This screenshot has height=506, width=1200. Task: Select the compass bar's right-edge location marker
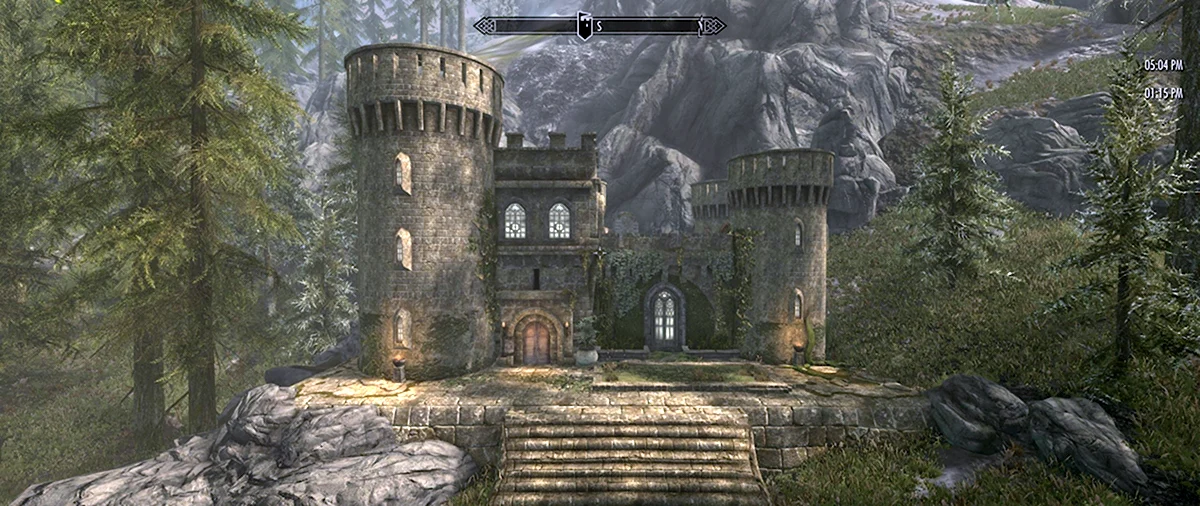(x=699, y=25)
